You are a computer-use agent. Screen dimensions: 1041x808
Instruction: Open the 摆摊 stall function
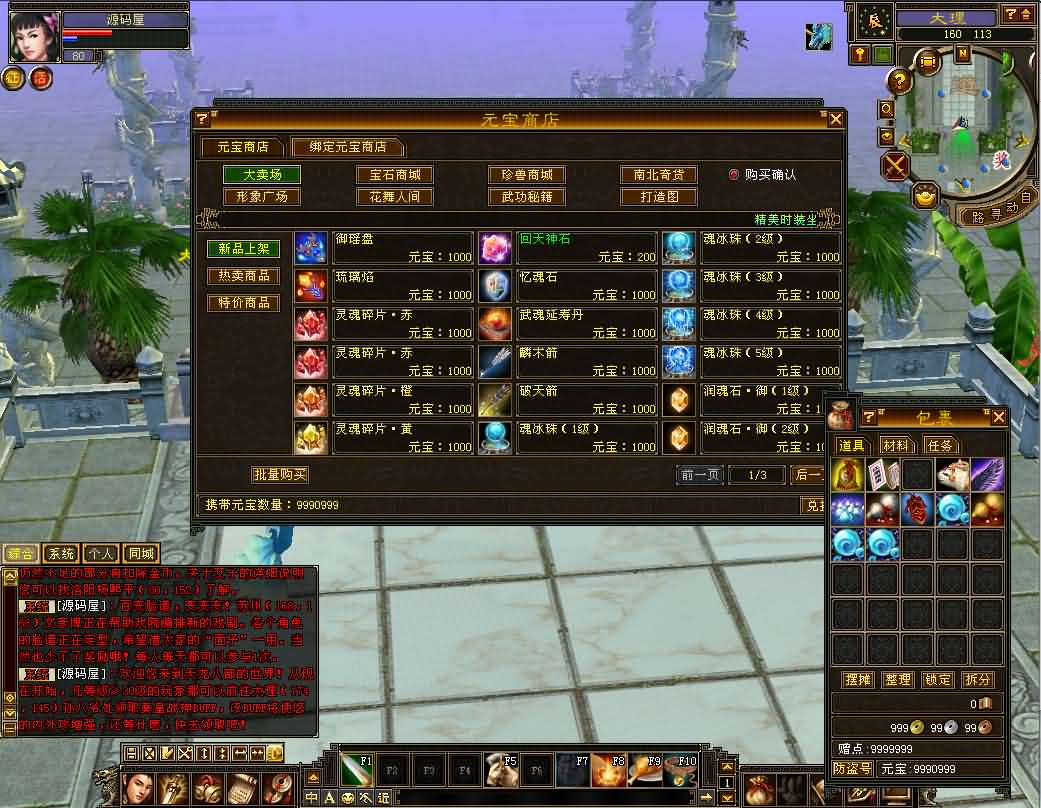coord(858,680)
